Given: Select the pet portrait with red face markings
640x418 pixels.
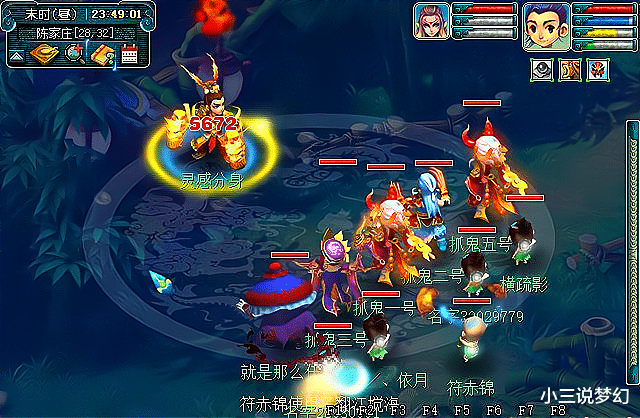Looking at the screenshot, I should pyautogui.click(x=432, y=20).
